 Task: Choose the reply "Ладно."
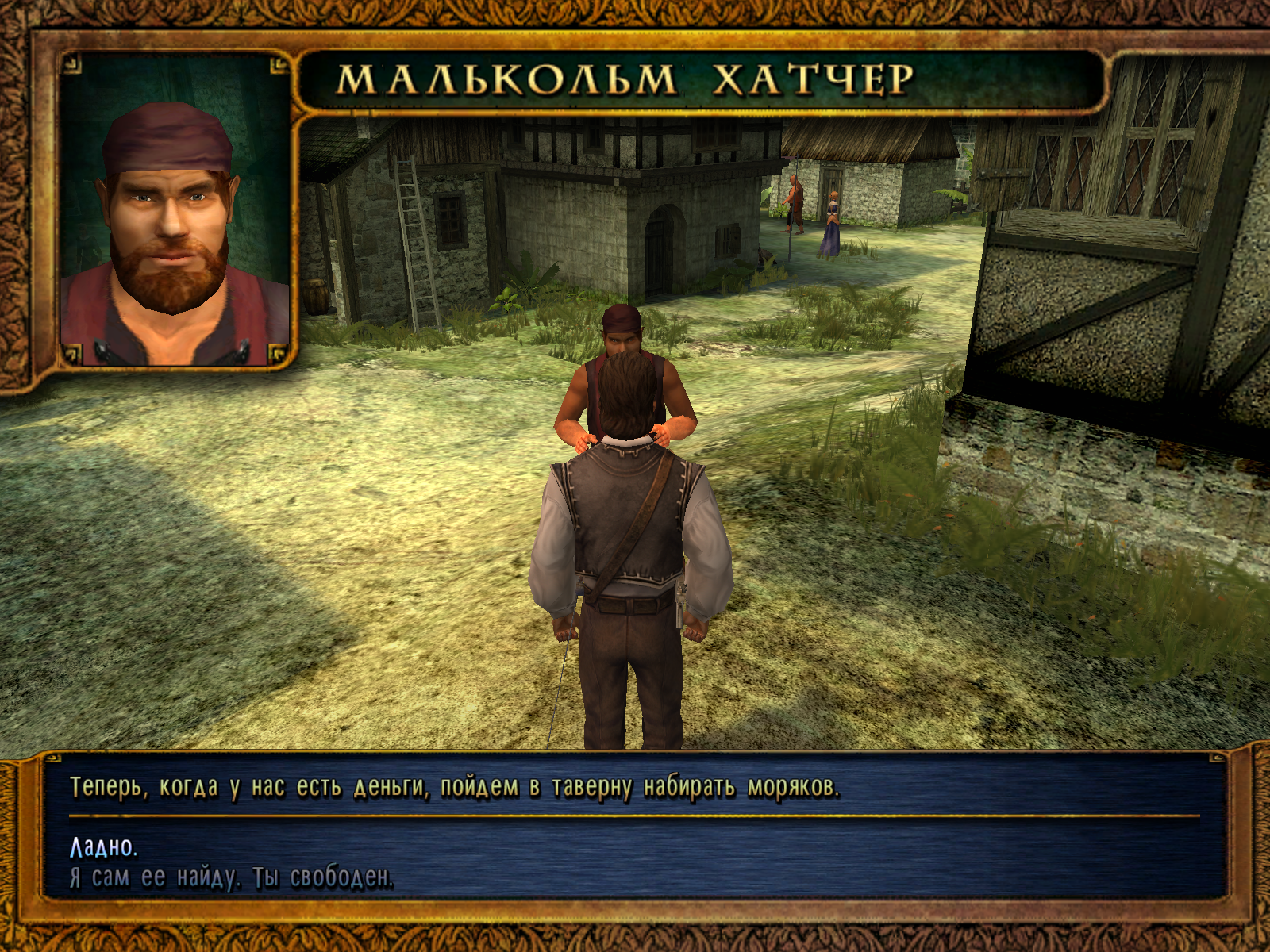click(x=103, y=847)
